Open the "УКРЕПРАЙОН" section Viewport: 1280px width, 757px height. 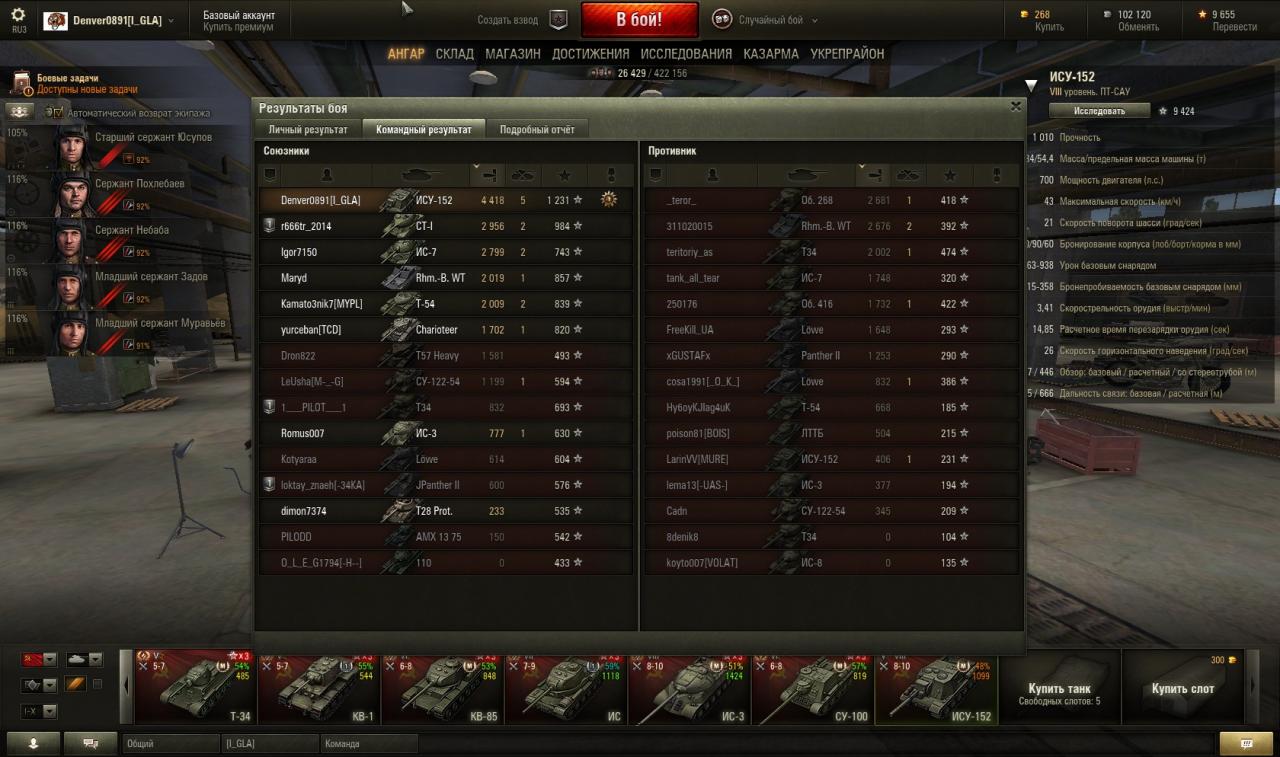pos(847,54)
